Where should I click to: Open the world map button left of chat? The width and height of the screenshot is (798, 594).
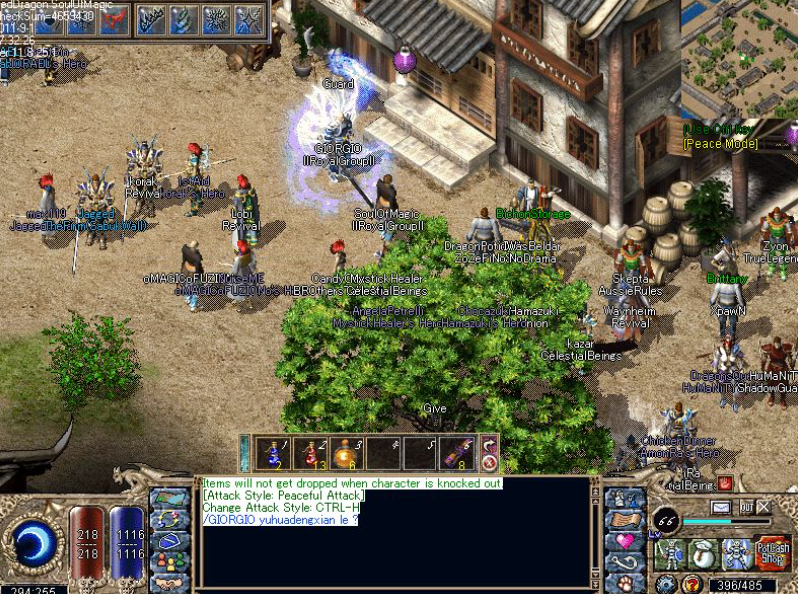169,498
